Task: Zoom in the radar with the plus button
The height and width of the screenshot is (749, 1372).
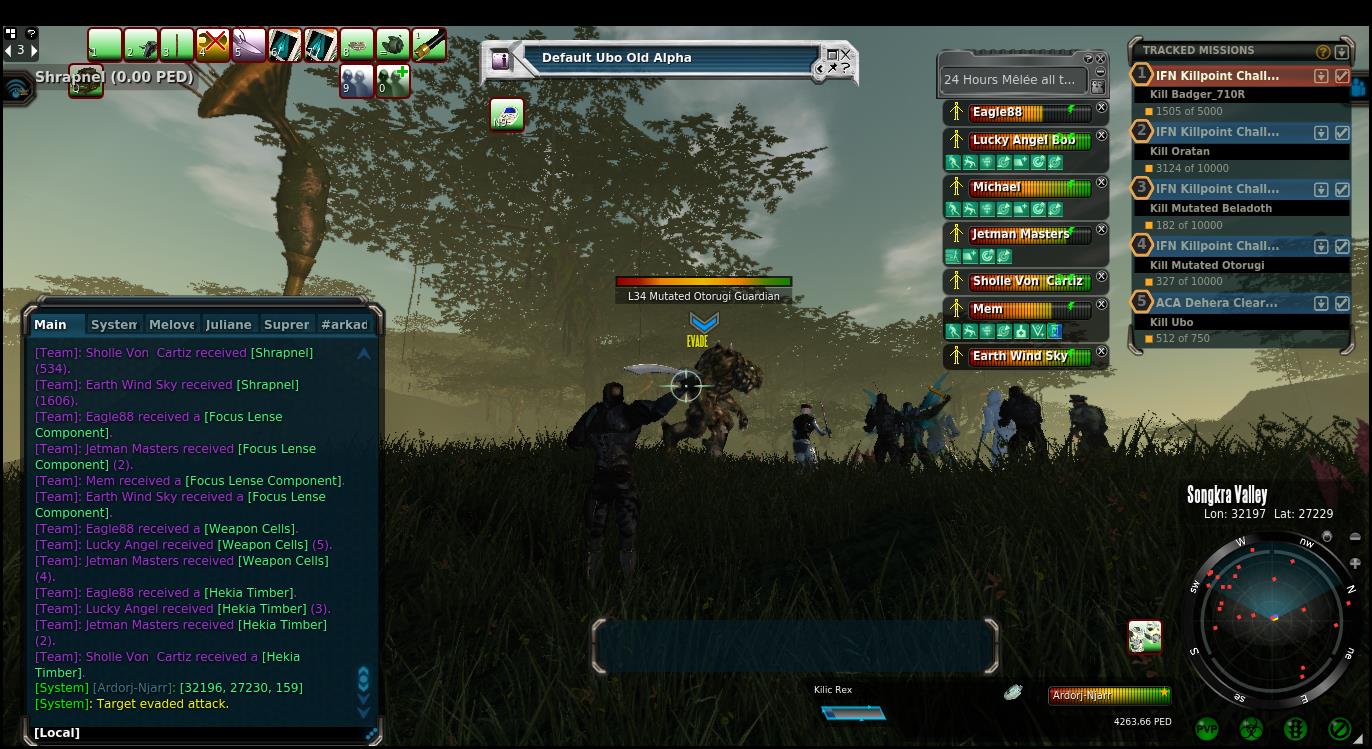Action: (1355, 563)
